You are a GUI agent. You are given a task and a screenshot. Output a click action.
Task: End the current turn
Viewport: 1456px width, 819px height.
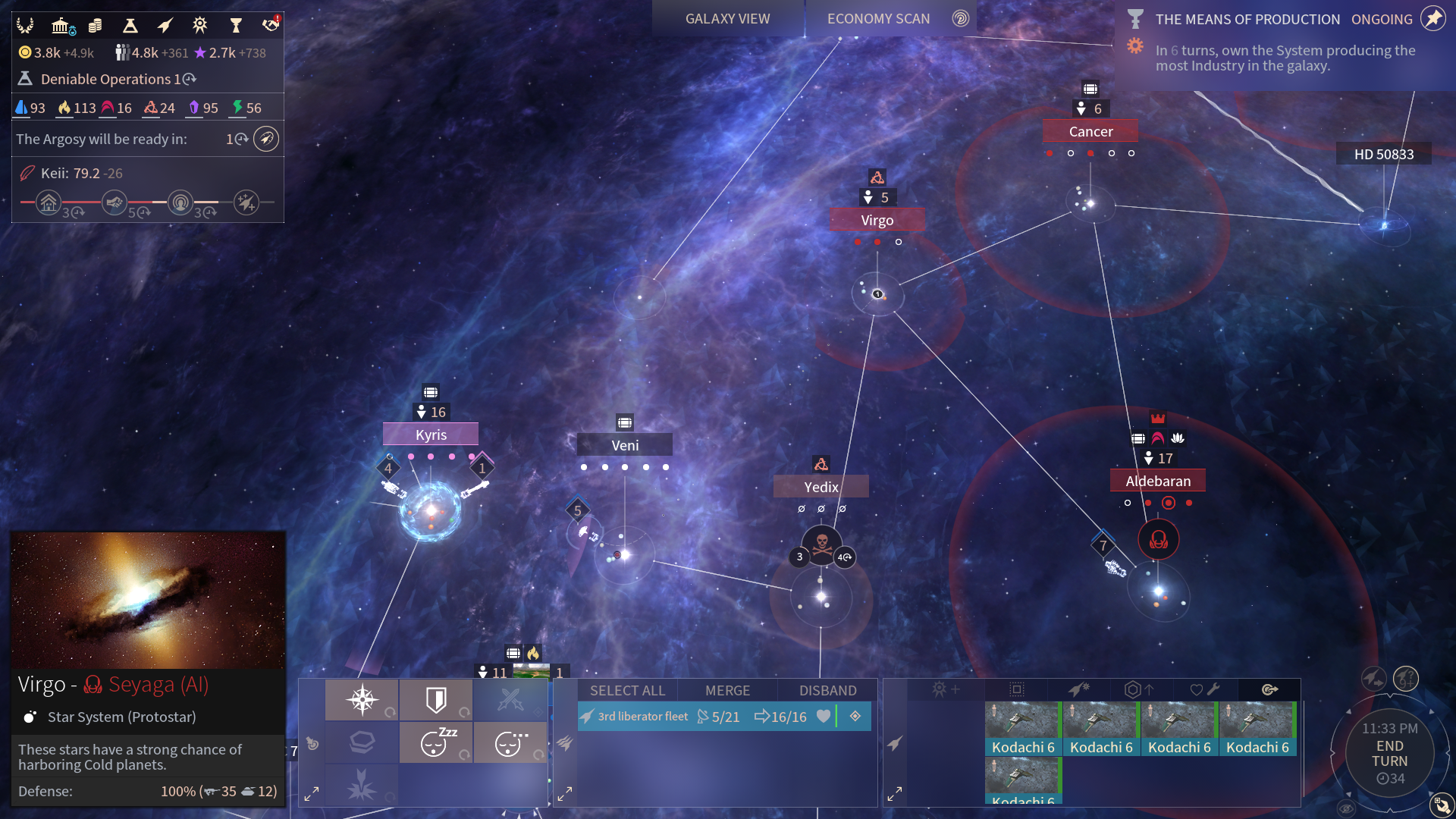1389,754
